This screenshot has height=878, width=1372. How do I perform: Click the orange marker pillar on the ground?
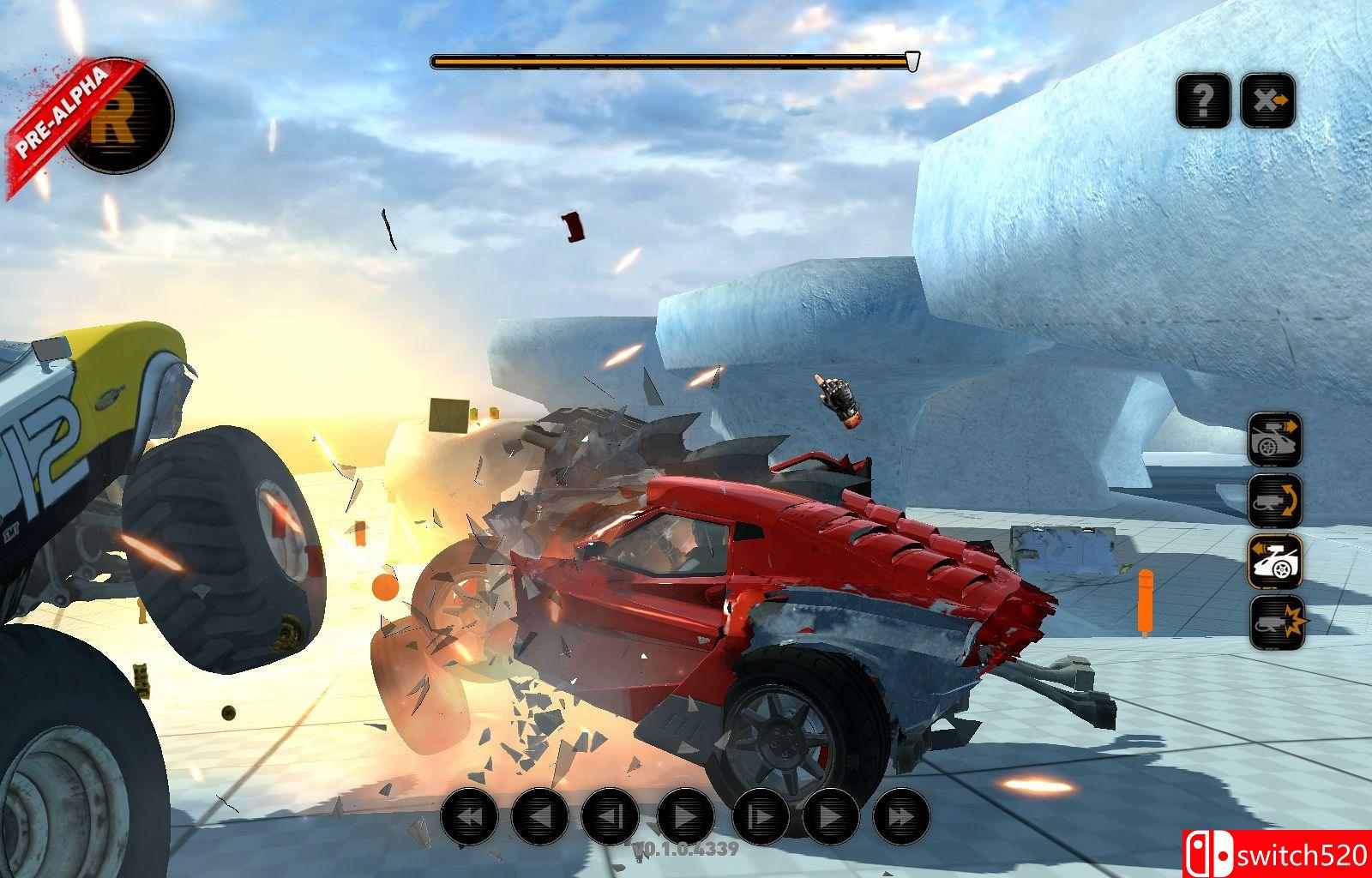(x=1146, y=602)
